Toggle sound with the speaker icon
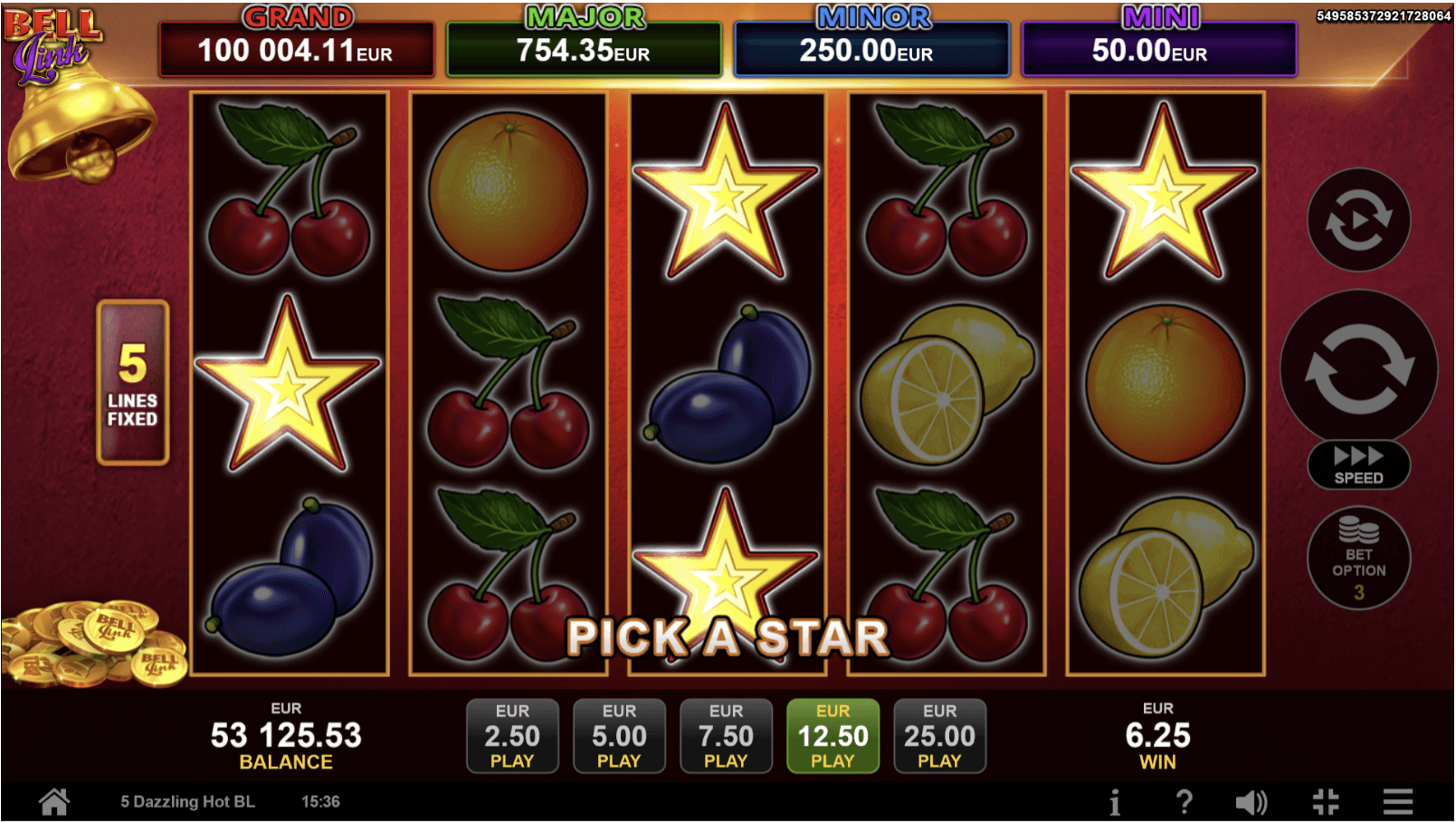 (x=1251, y=801)
